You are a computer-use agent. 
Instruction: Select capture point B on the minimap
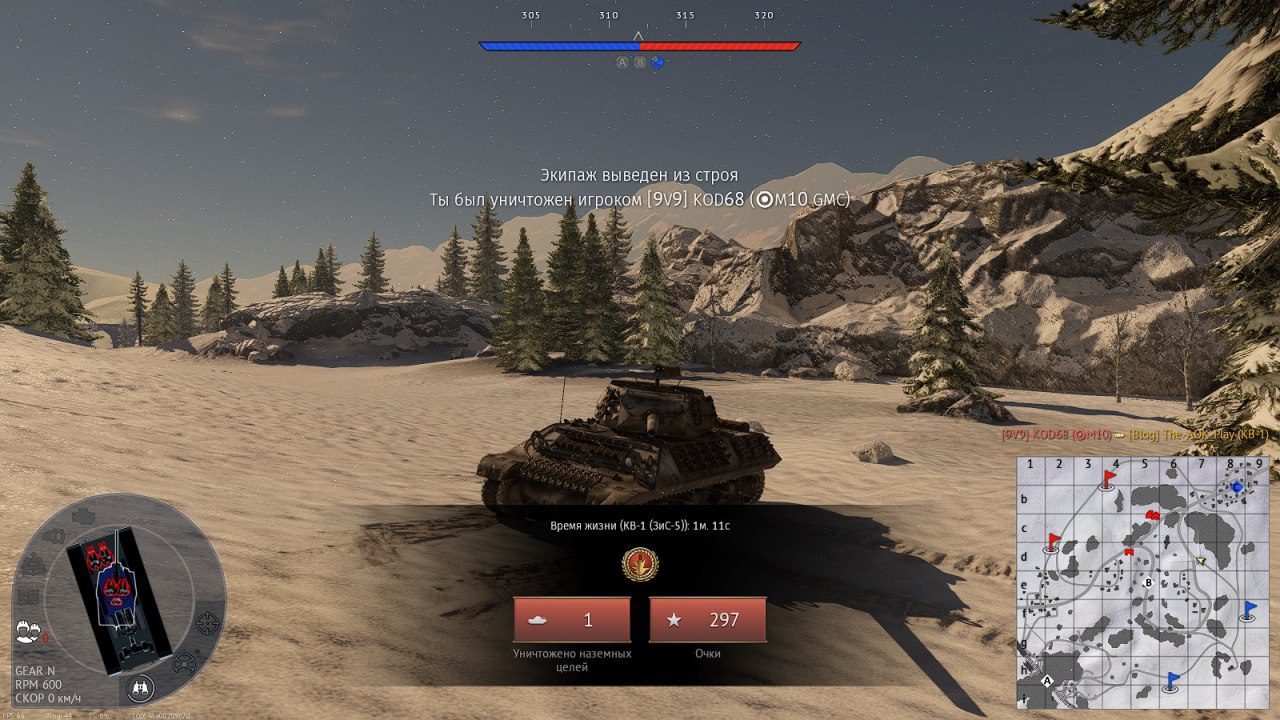pos(1148,582)
